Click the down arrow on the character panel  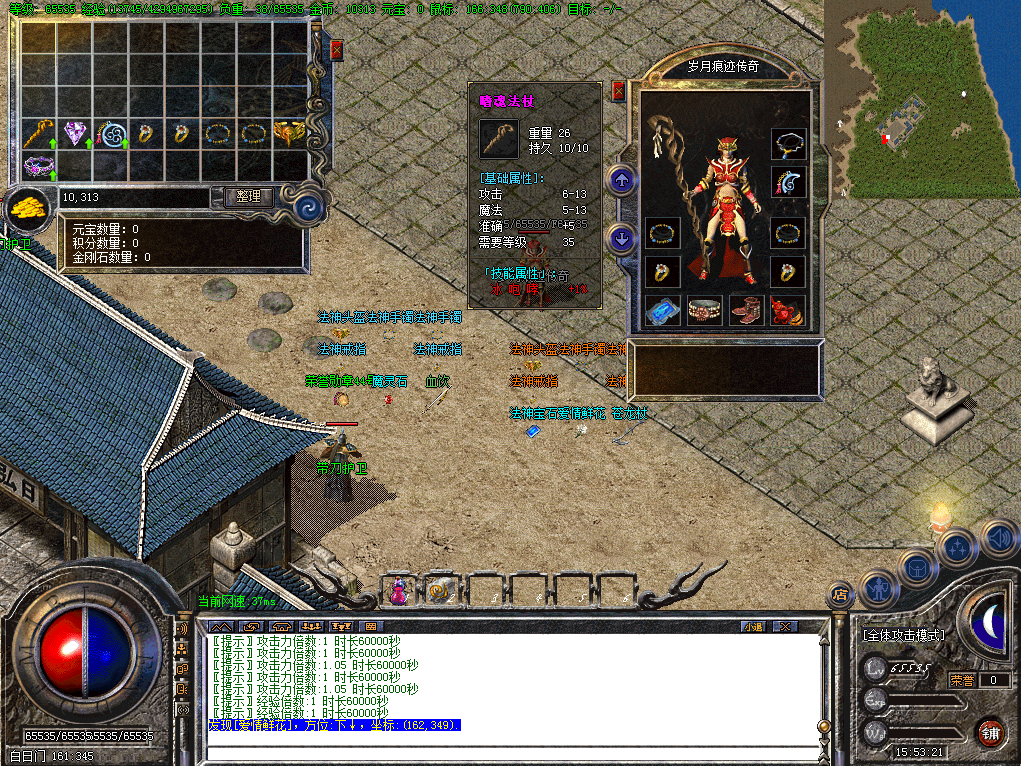(622, 239)
